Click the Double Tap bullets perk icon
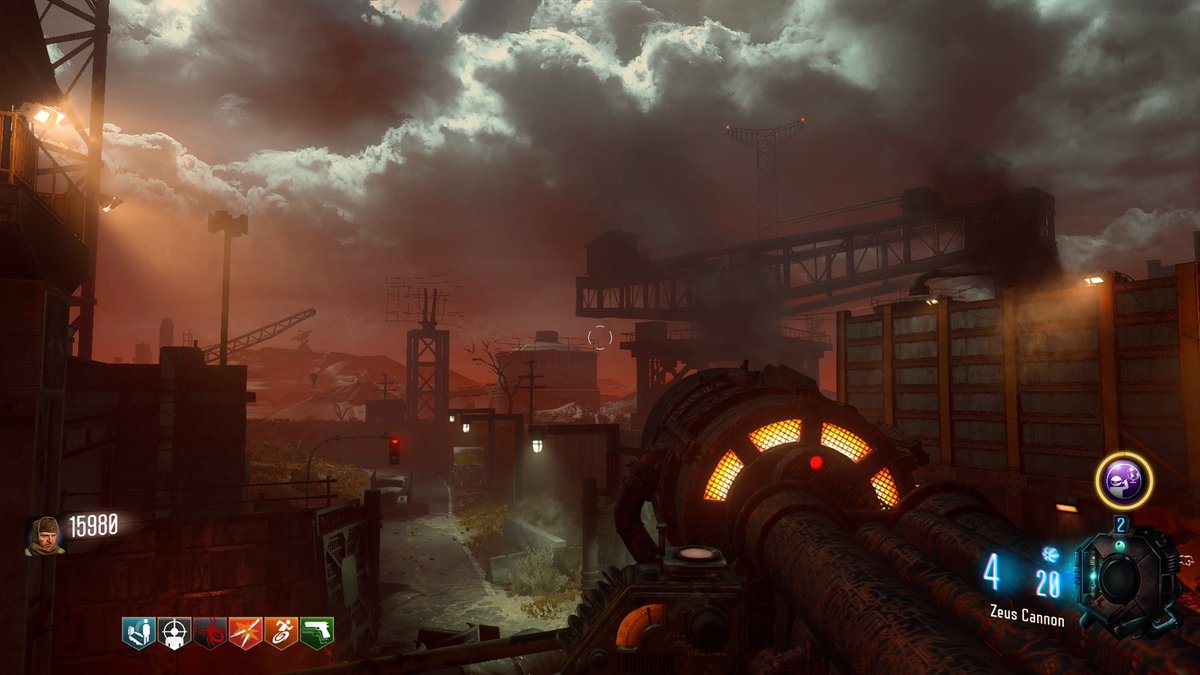 (246, 632)
